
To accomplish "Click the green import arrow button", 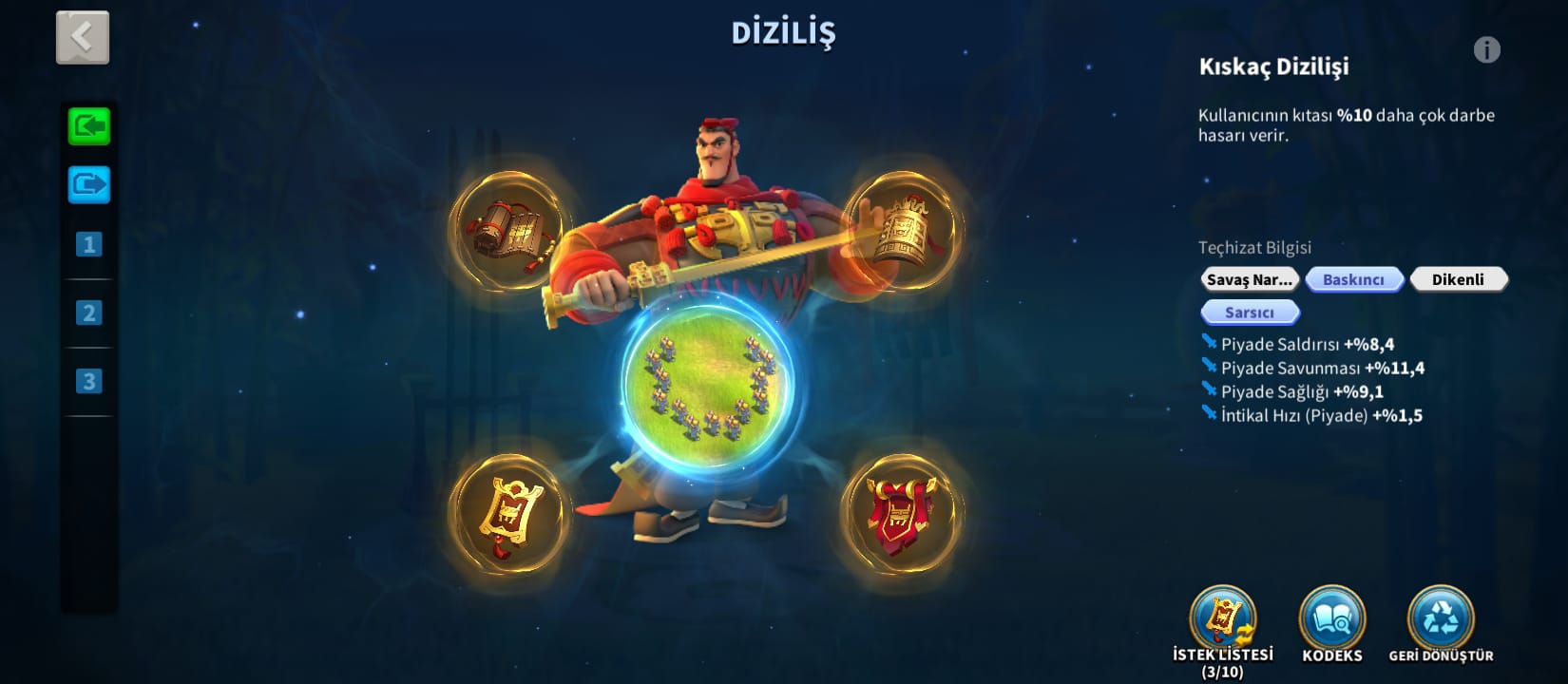I will click(x=89, y=126).
